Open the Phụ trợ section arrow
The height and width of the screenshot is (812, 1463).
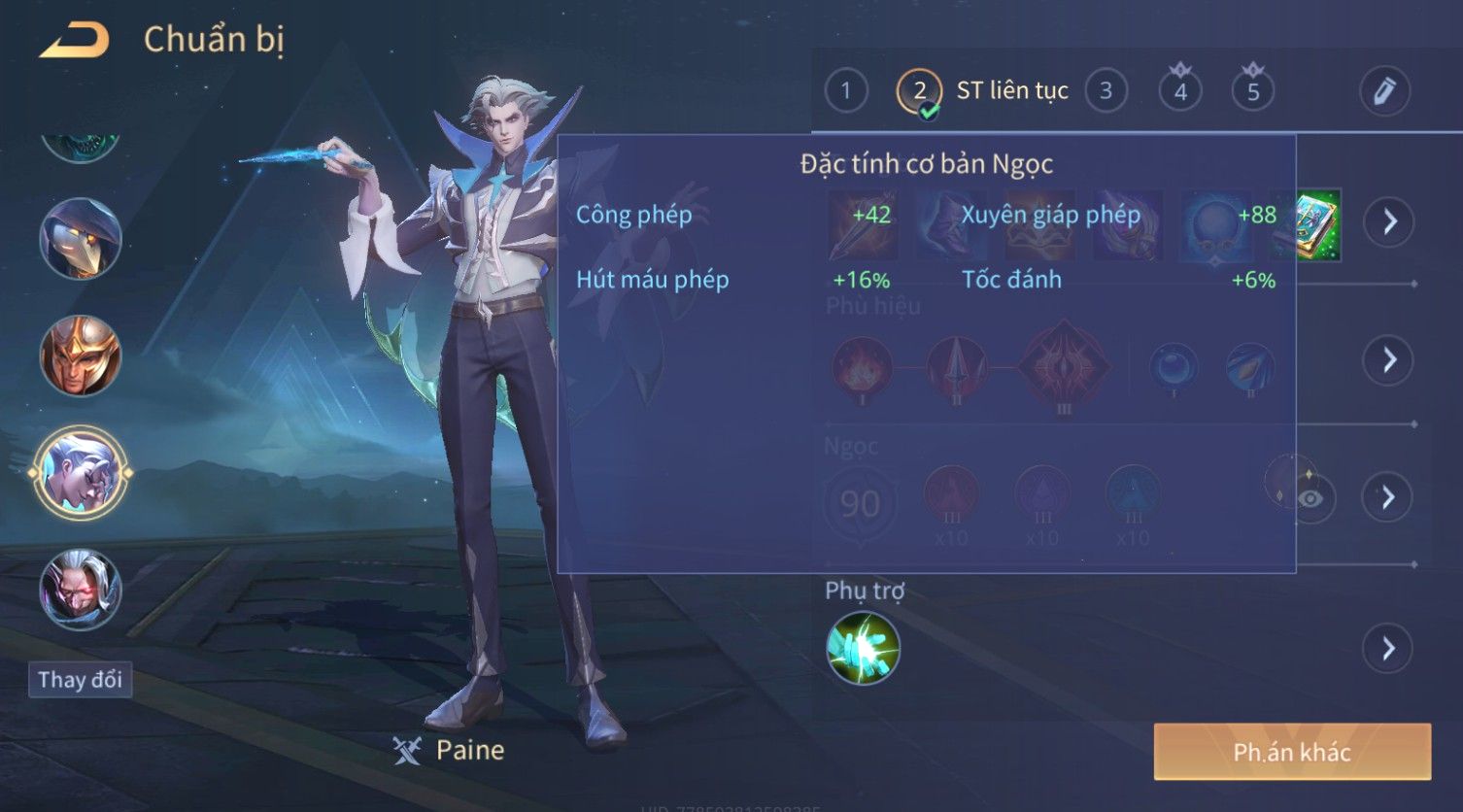coord(1389,648)
